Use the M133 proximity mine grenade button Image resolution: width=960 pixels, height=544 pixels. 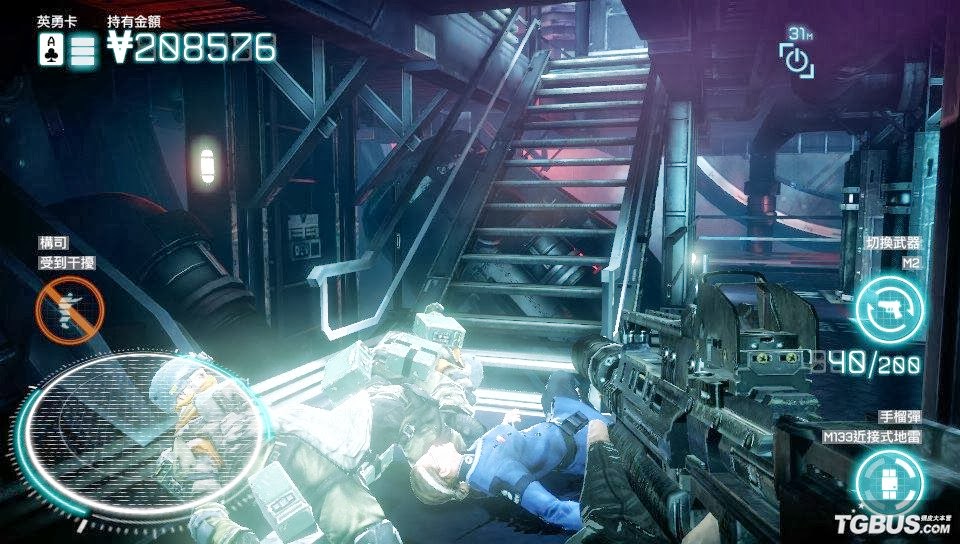[x=888, y=478]
